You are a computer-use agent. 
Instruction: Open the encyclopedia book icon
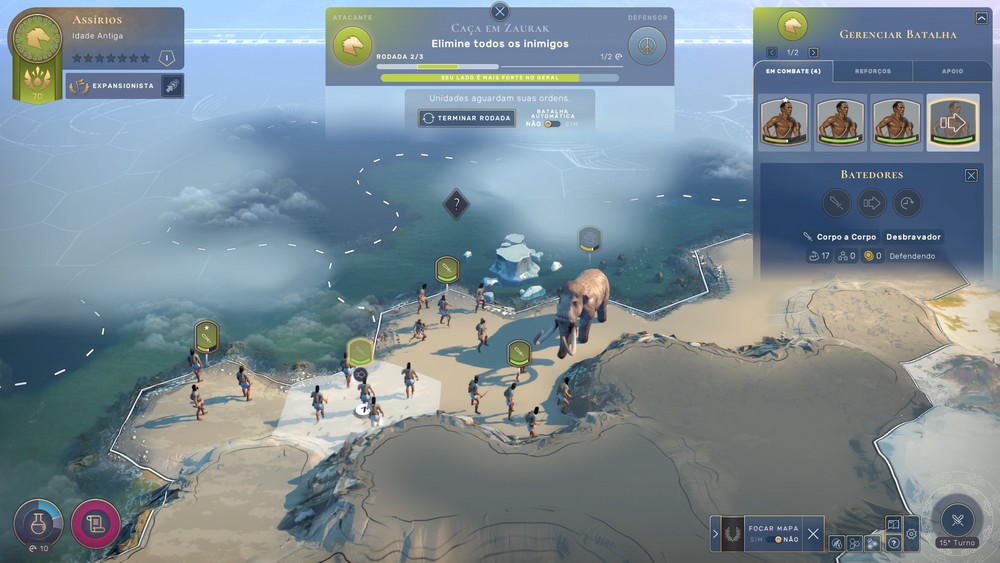click(894, 524)
